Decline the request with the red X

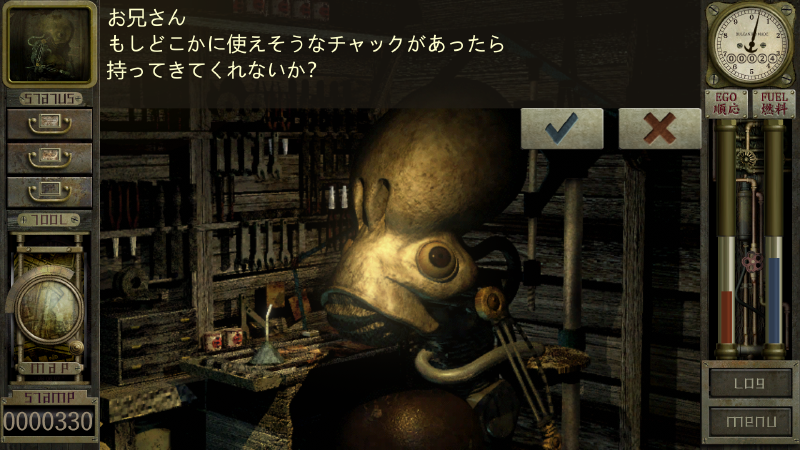pos(659,129)
